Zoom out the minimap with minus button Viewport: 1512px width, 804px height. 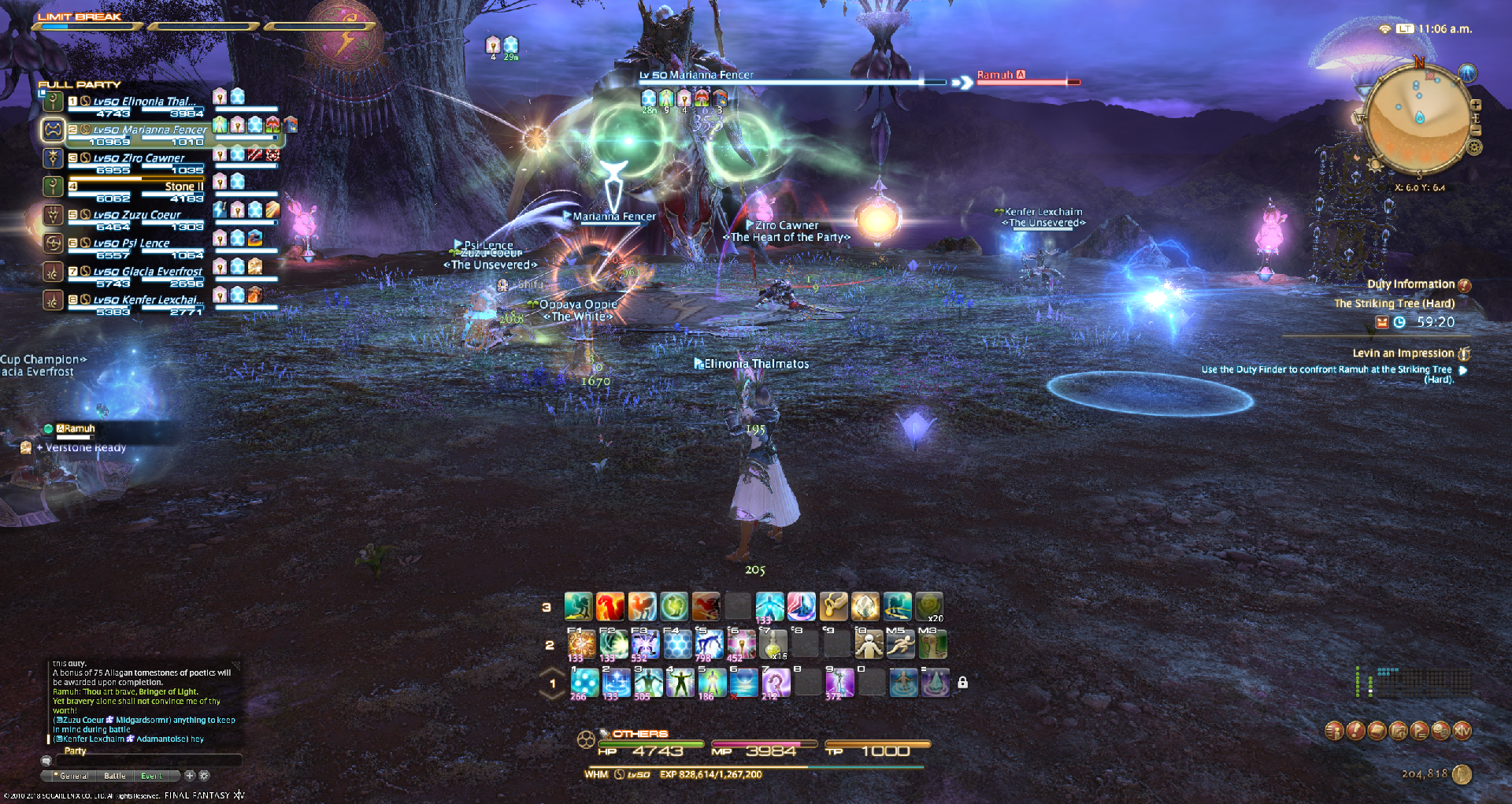tap(1477, 130)
